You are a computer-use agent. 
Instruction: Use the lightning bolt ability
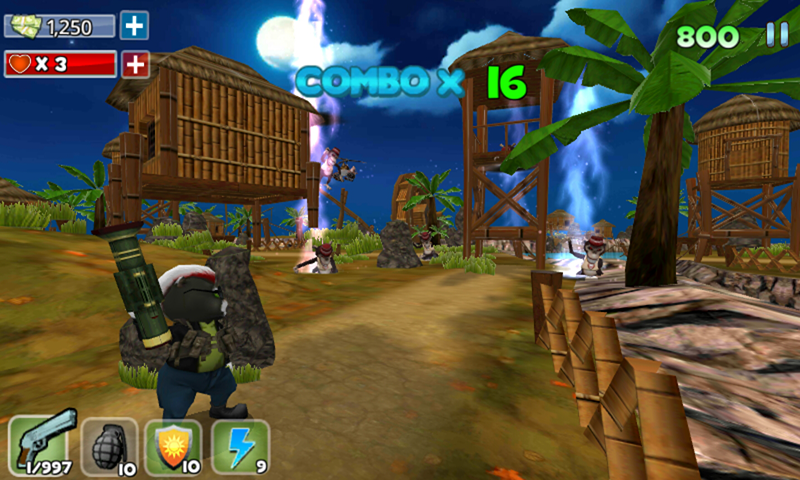240,445
